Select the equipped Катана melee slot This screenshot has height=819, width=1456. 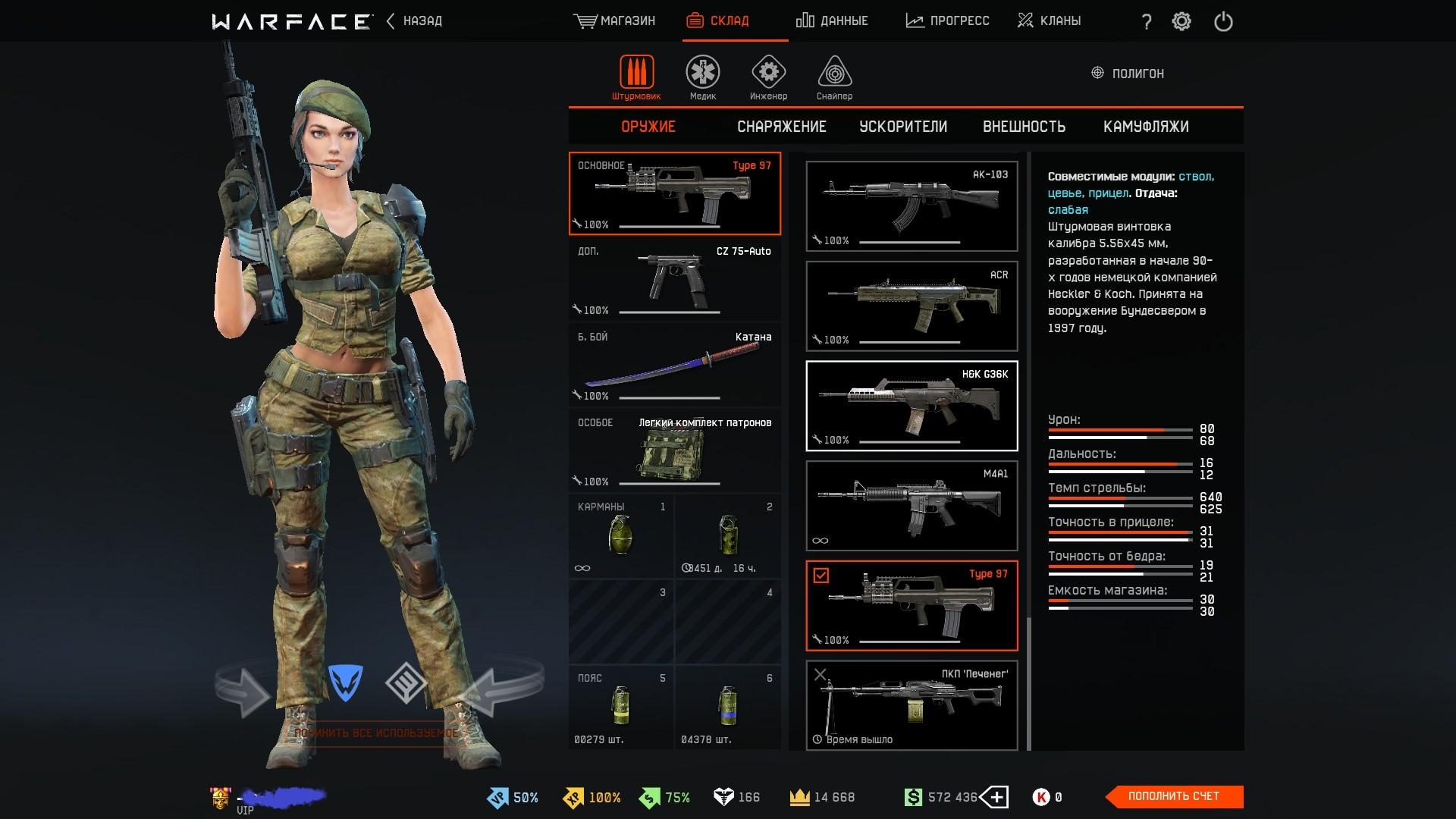tap(674, 365)
